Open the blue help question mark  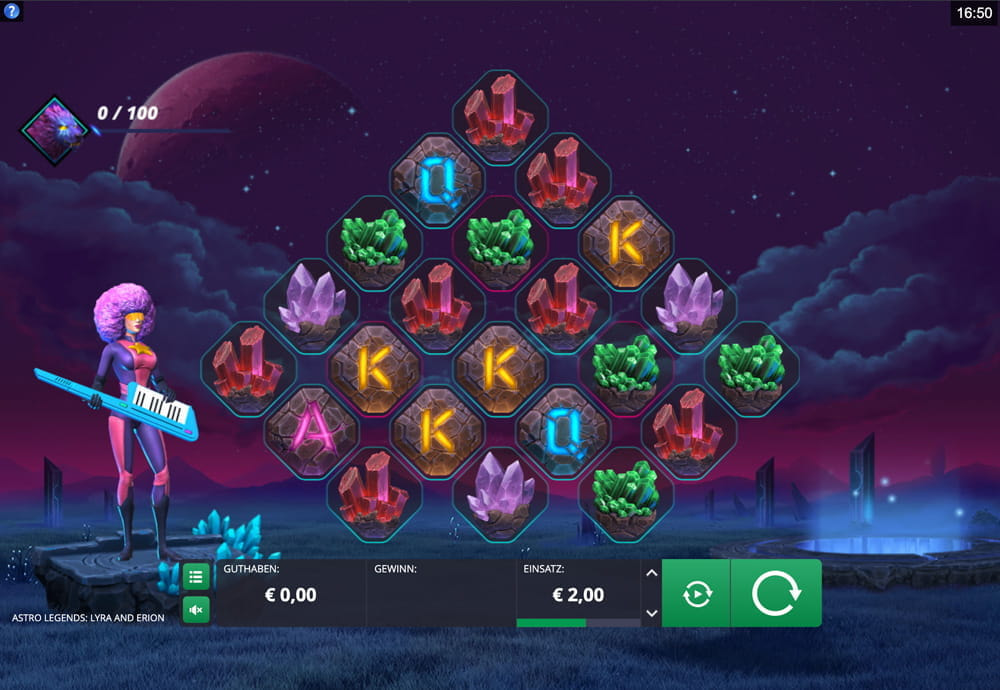tap(12, 12)
